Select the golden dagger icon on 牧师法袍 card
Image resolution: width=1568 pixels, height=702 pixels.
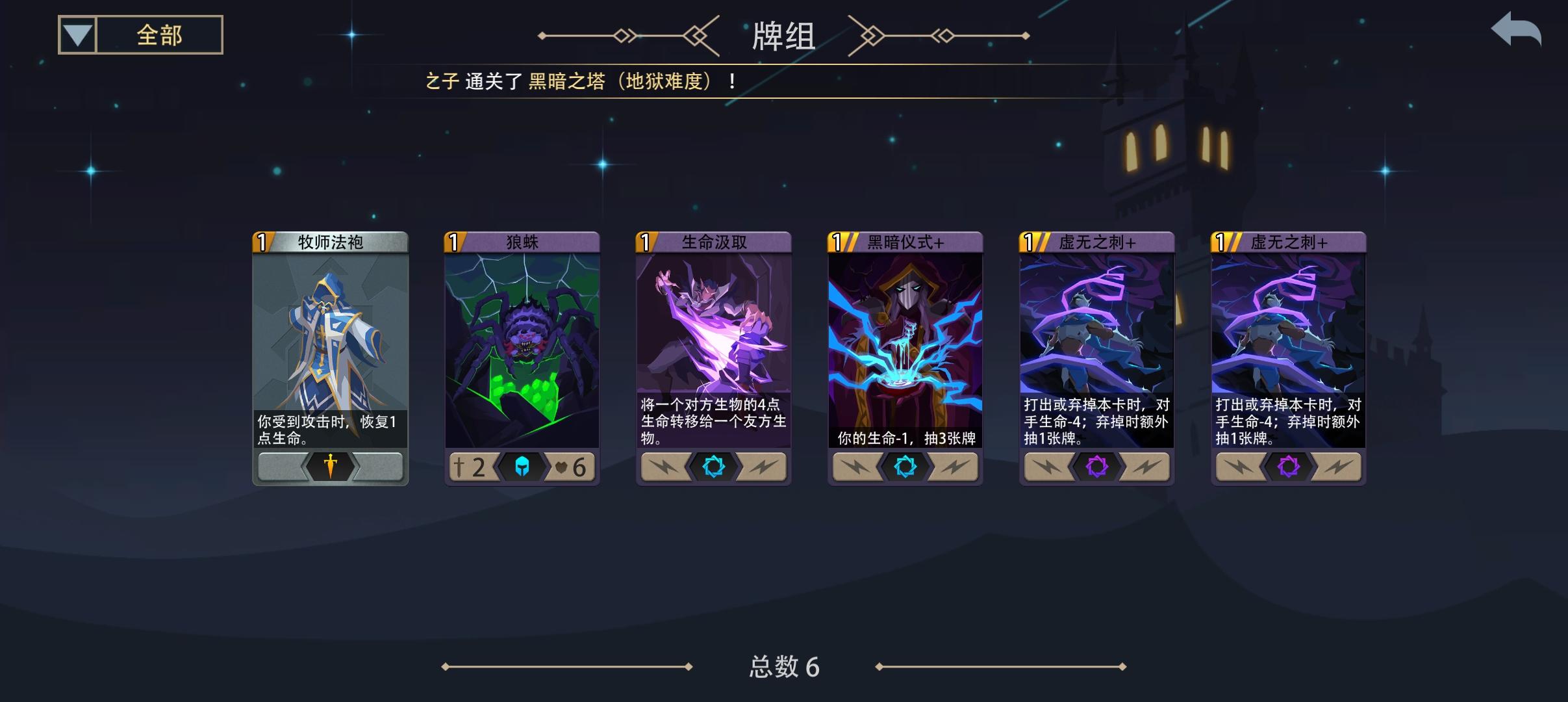[x=331, y=467]
